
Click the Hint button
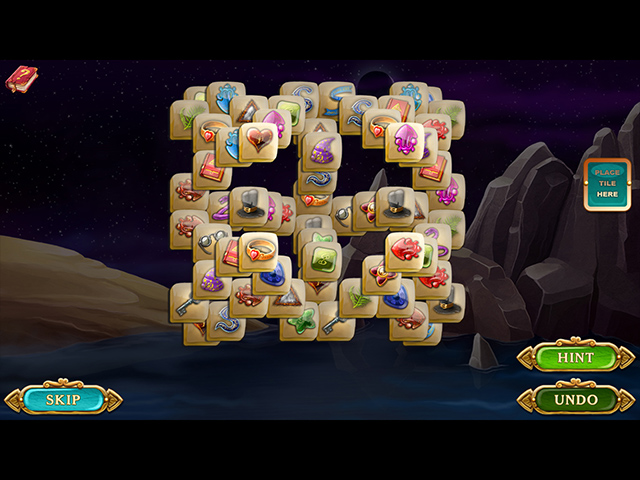point(575,357)
